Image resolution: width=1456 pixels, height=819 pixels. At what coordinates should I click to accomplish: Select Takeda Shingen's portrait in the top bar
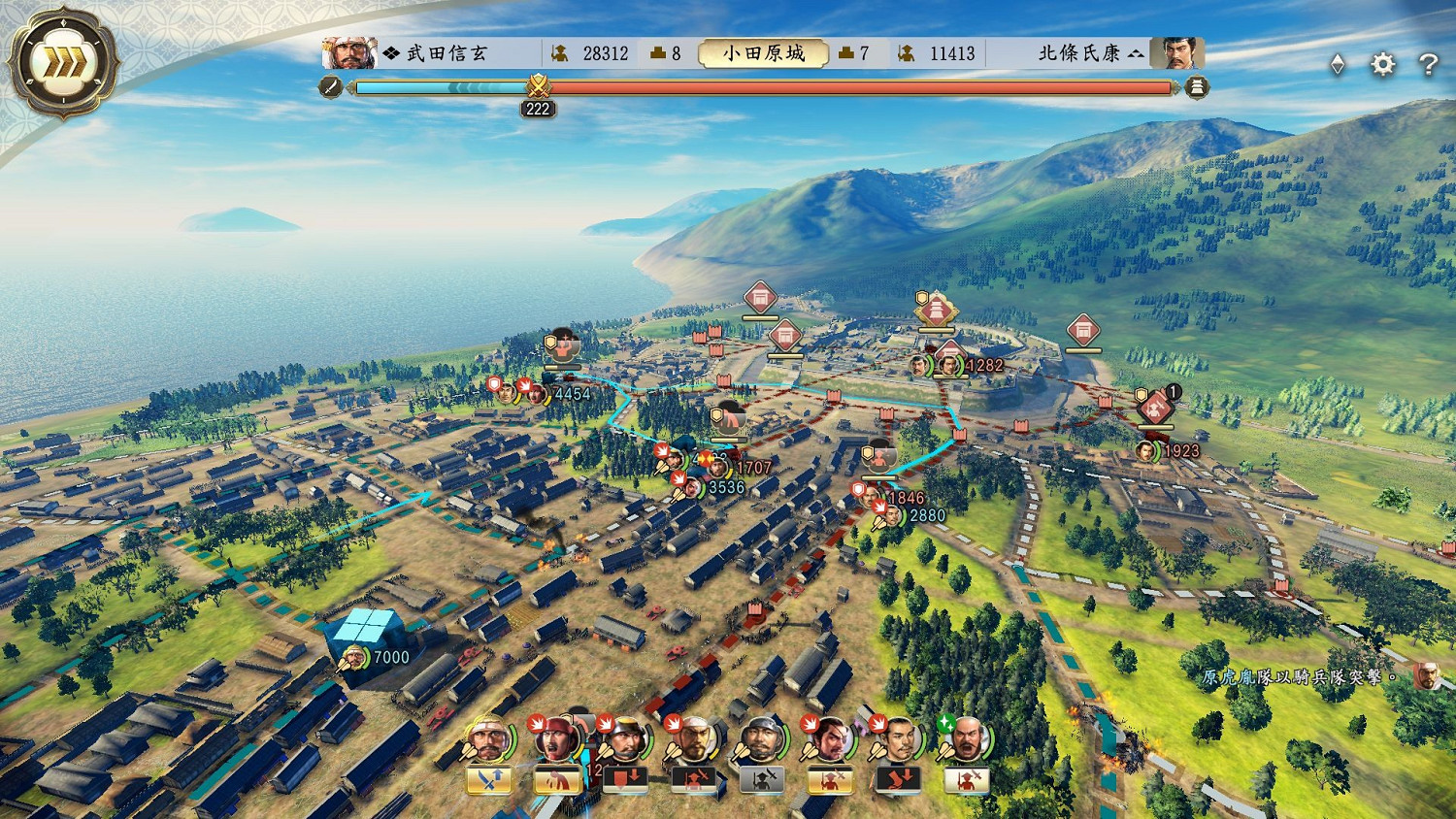[349, 52]
